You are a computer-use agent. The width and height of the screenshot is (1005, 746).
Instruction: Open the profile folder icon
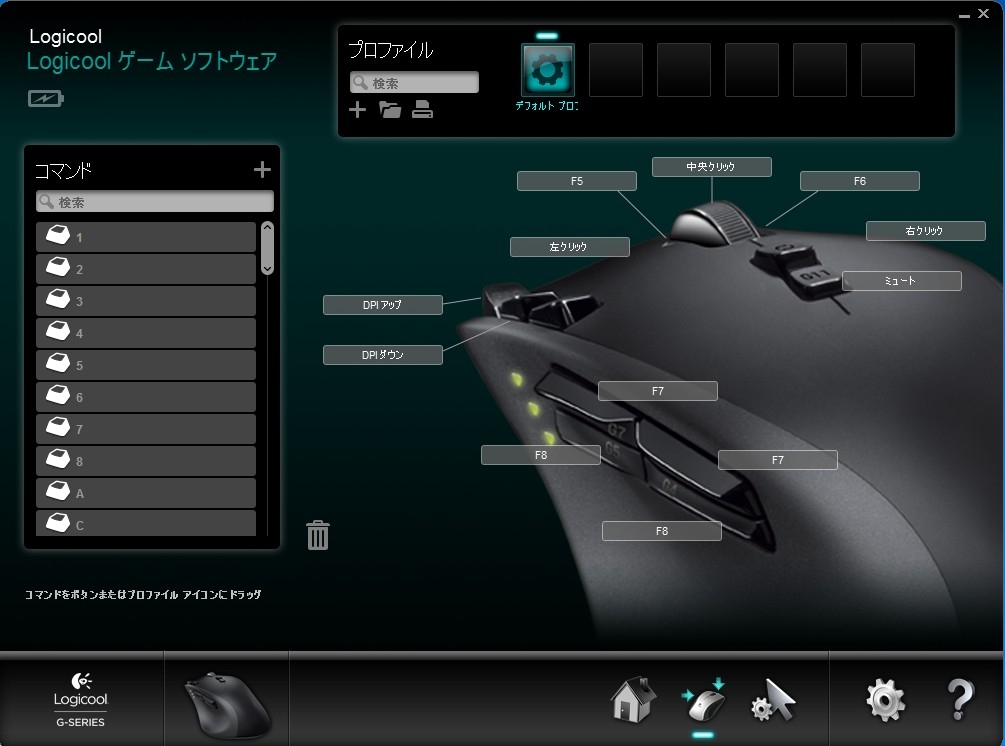(x=390, y=110)
